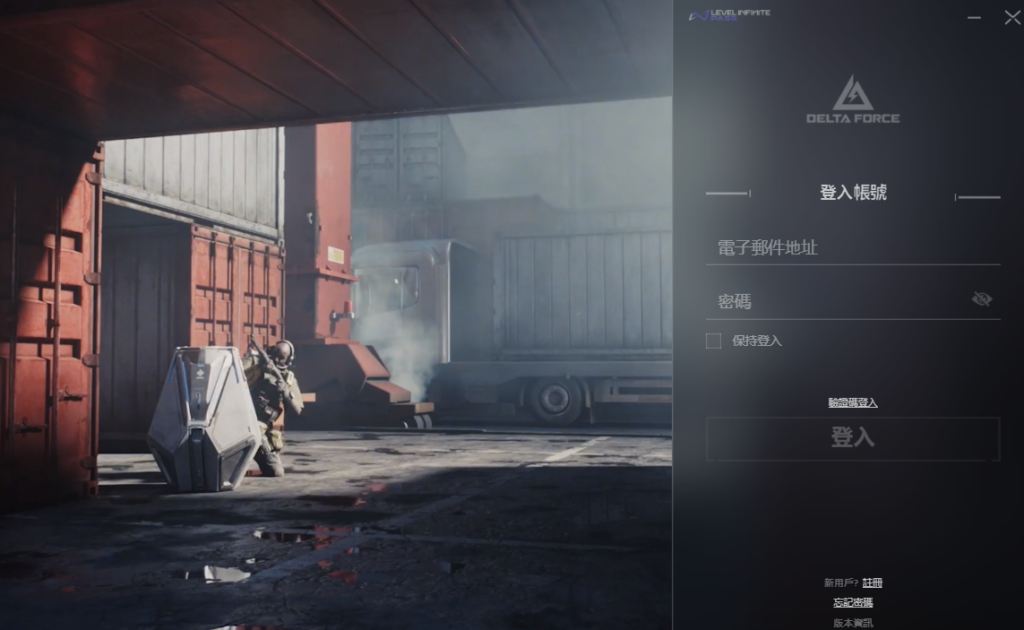Click the 電子郵件地址 email address field

[x=852, y=248]
